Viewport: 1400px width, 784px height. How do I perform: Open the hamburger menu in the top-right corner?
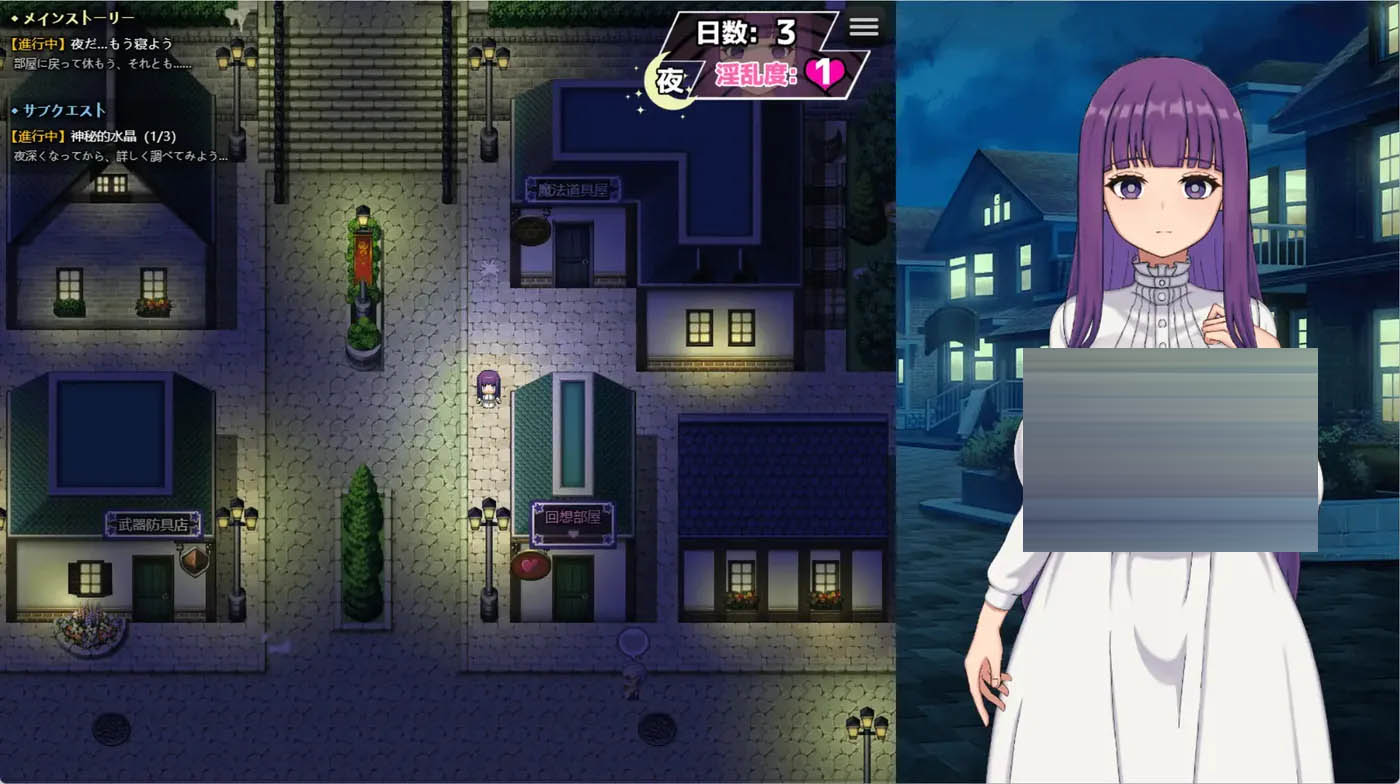click(863, 27)
